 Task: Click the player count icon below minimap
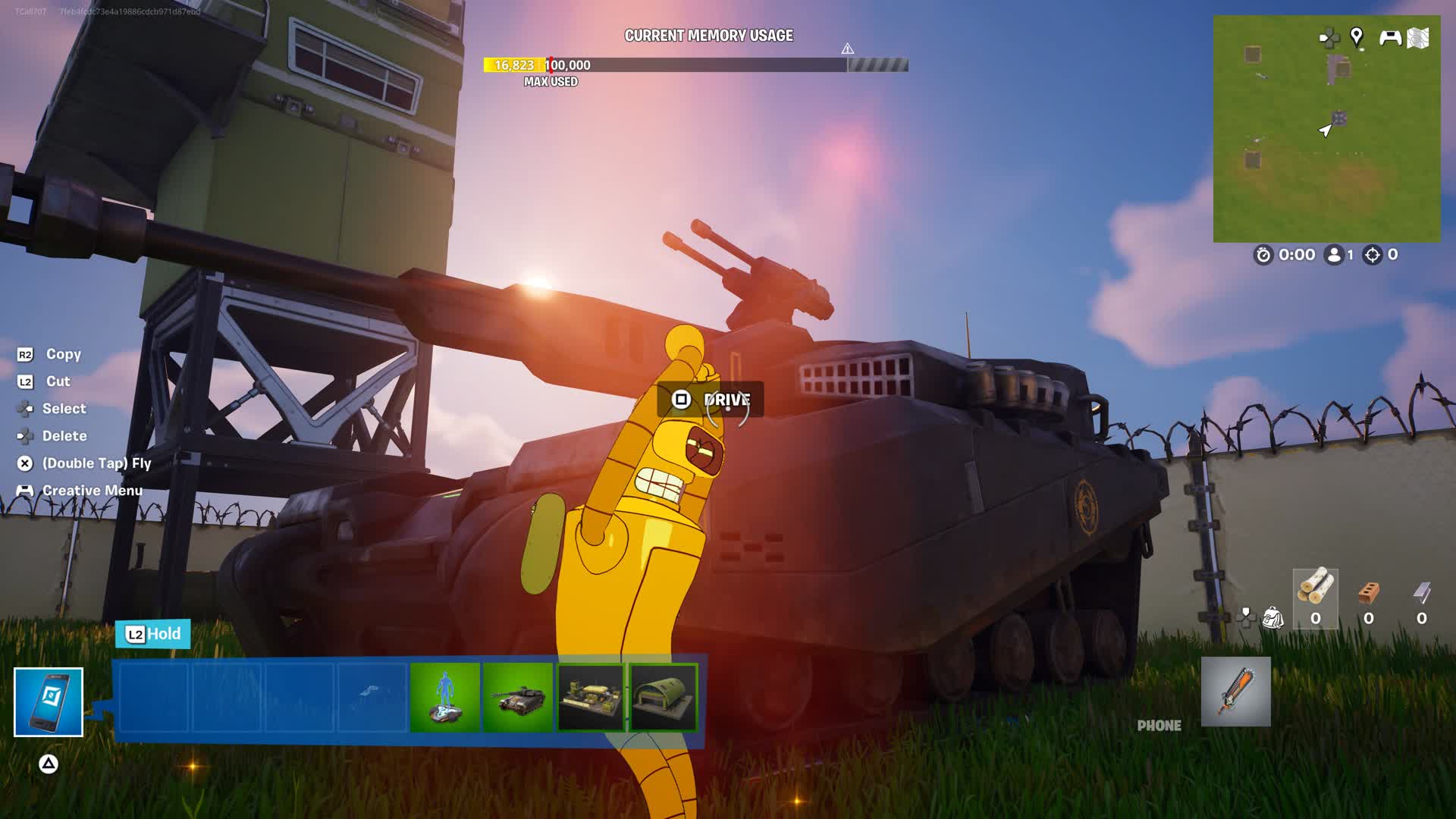[1334, 256]
